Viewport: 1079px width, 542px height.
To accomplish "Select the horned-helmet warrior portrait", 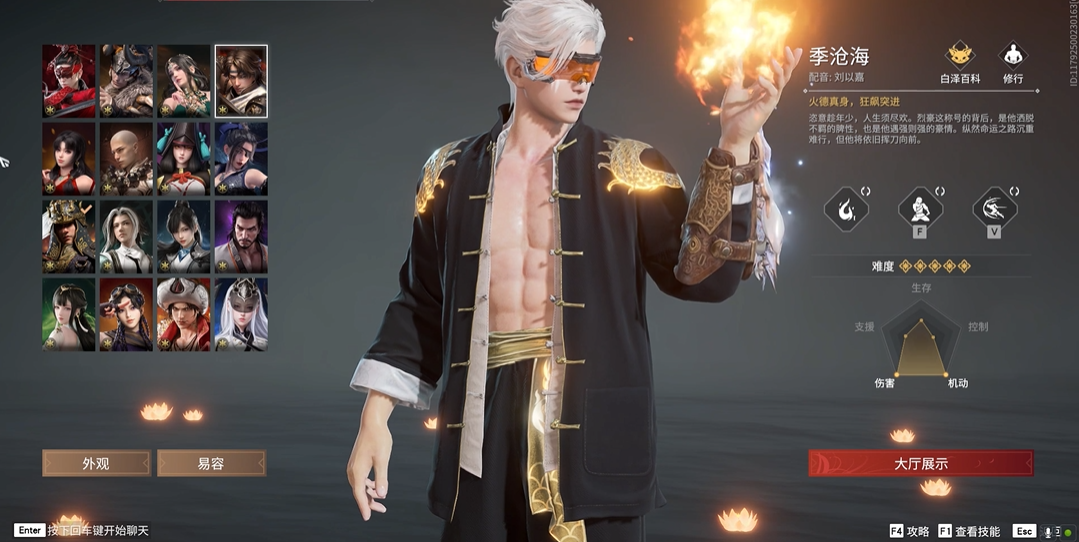I will pyautogui.click(x=126, y=81).
